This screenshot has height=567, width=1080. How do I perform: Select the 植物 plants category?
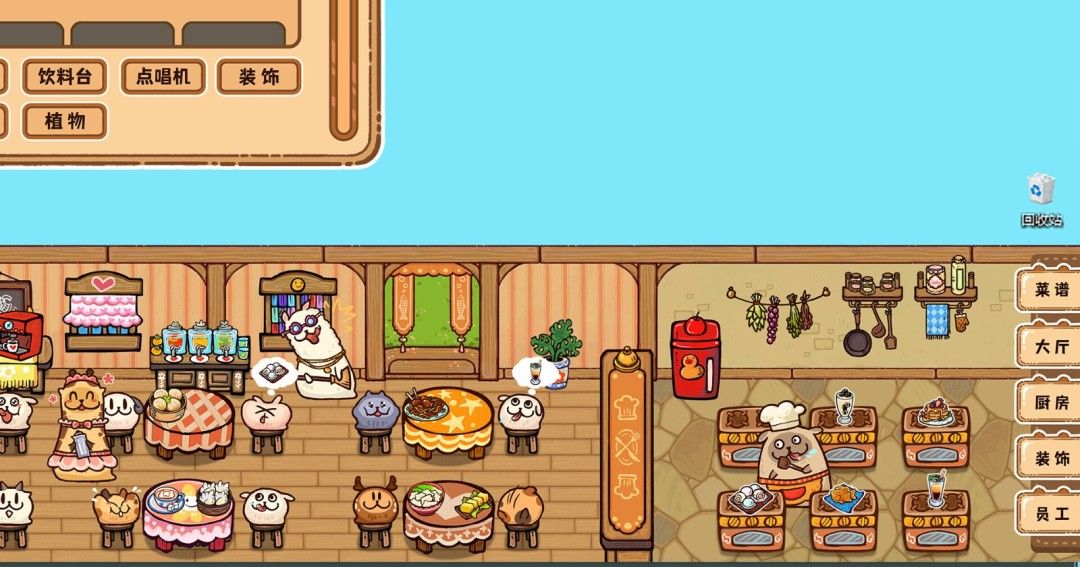65,122
